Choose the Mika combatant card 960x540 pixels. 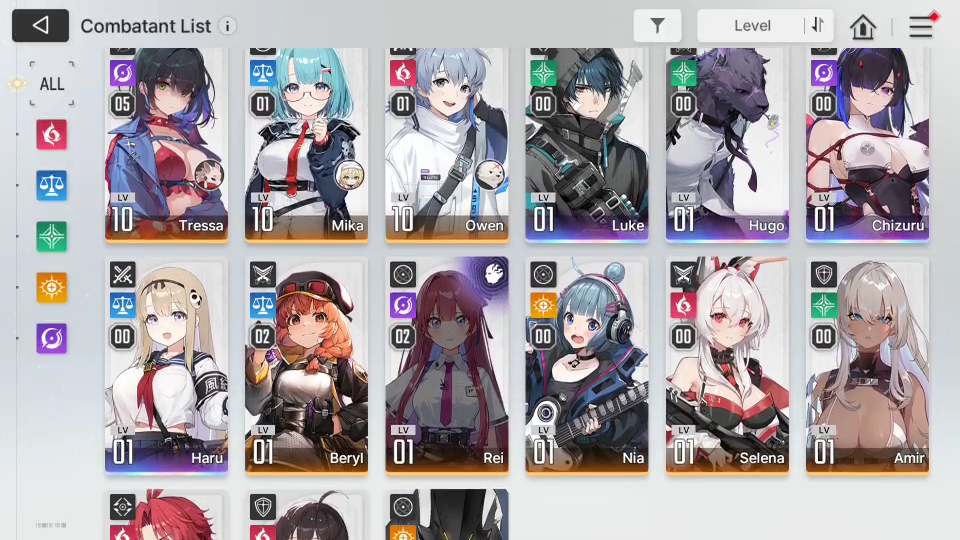pos(306,145)
